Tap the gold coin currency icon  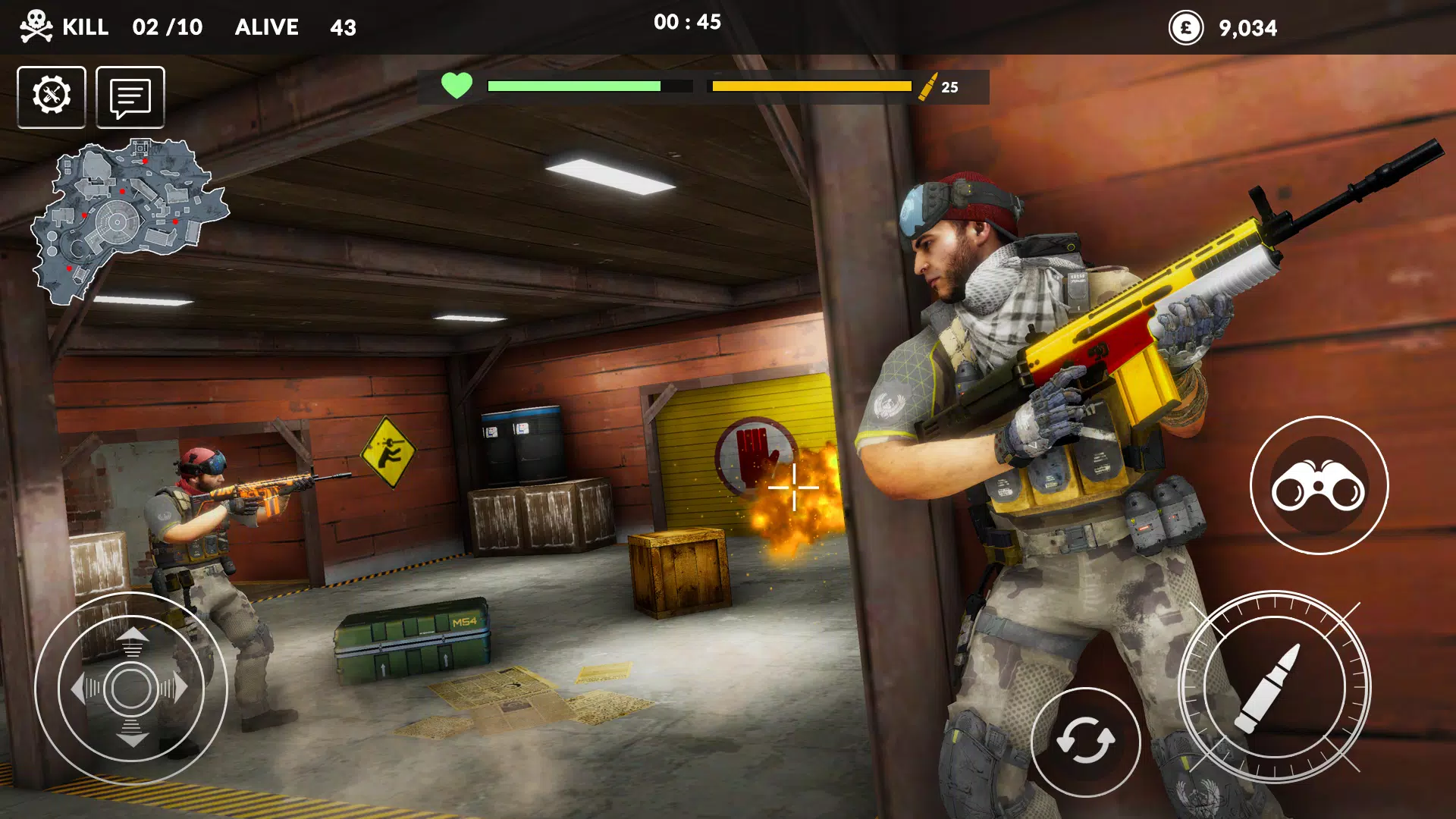coord(1185,28)
